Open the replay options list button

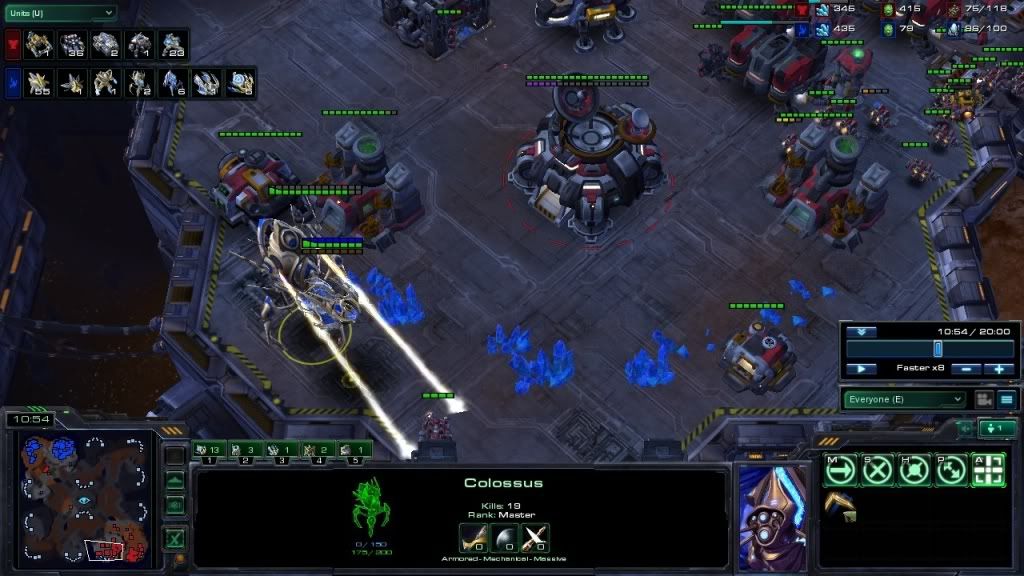(1006, 399)
